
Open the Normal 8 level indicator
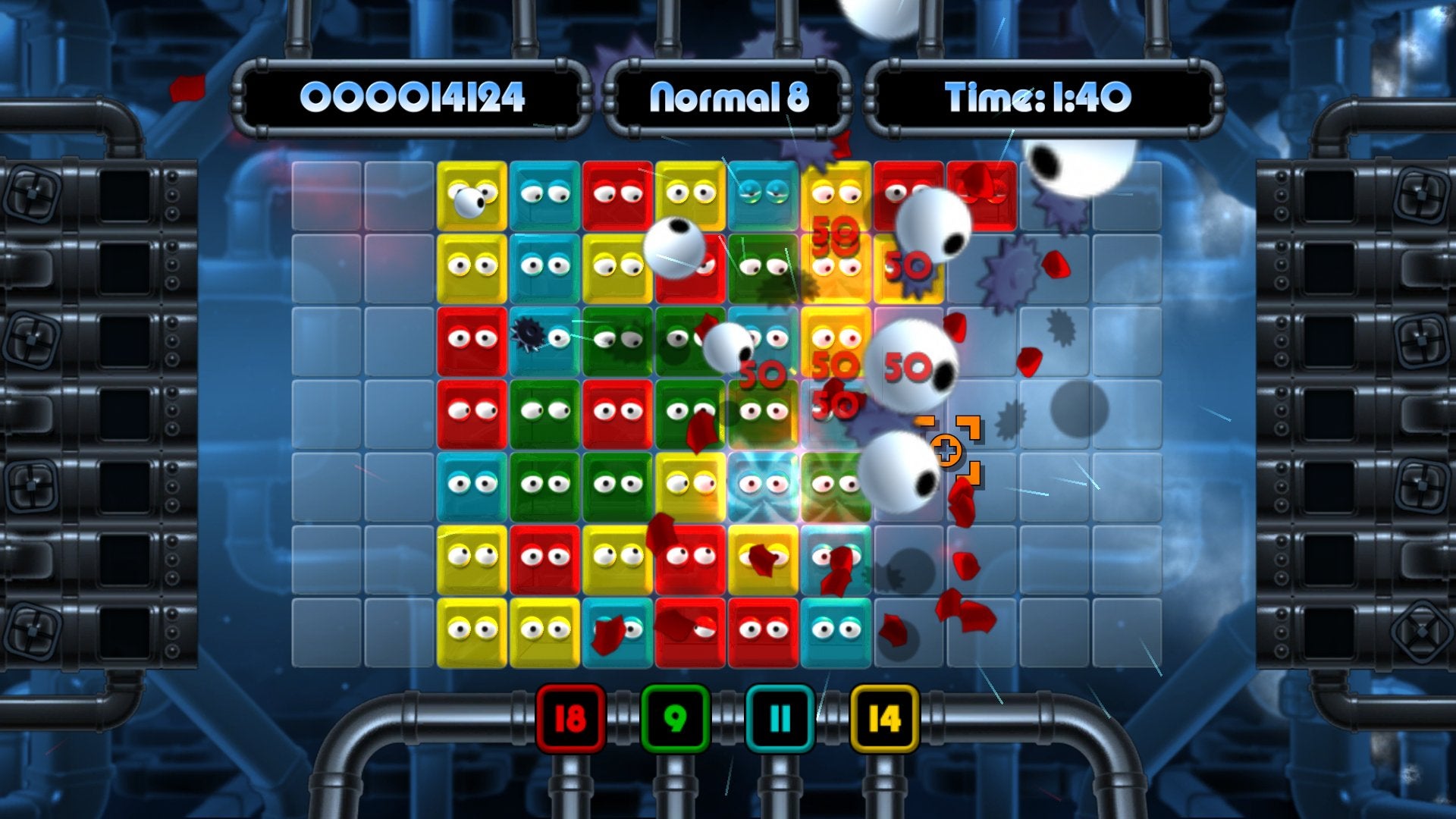coord(730,97)
